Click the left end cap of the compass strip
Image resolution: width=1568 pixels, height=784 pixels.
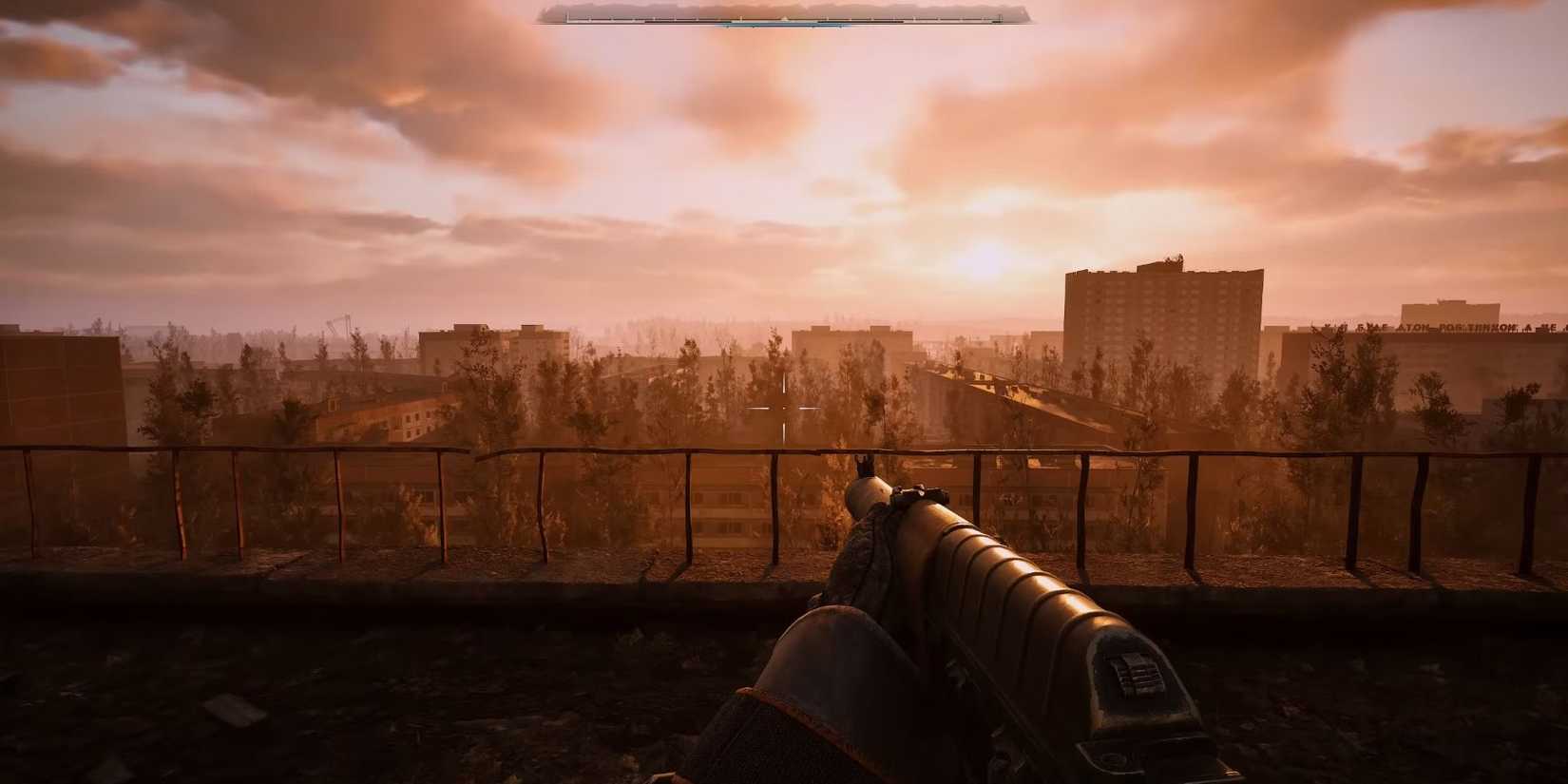click(567, 18)
